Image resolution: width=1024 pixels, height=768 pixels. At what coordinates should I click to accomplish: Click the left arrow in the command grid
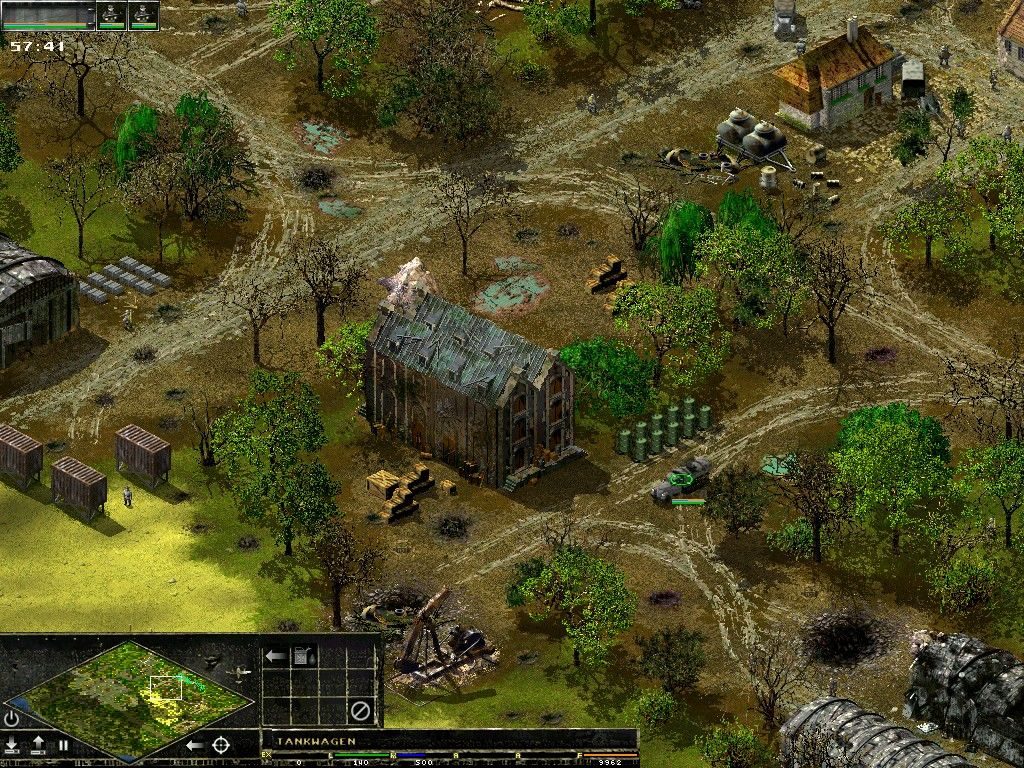275,656
